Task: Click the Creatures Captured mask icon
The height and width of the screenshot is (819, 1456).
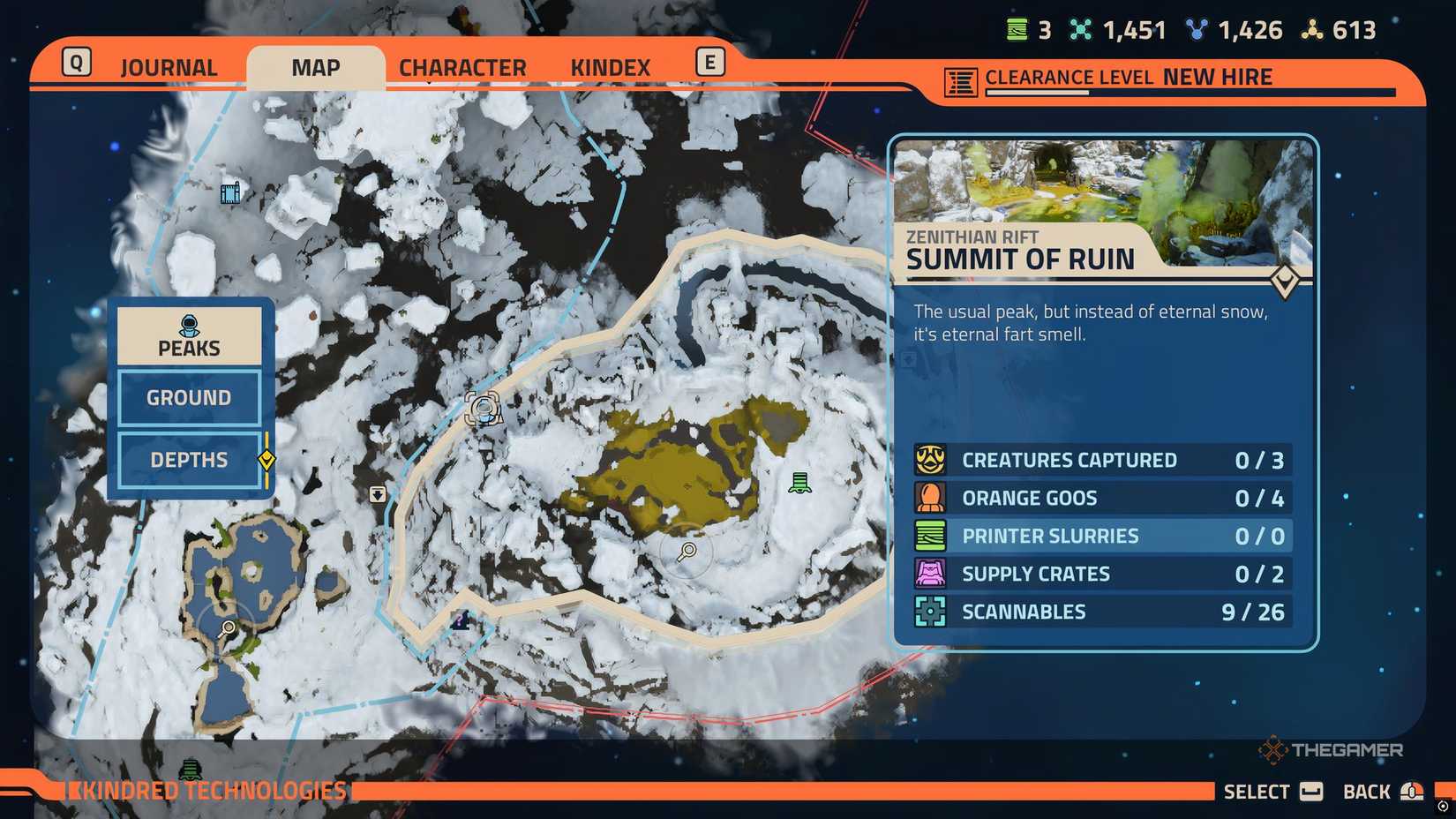Action: (933, 460)
